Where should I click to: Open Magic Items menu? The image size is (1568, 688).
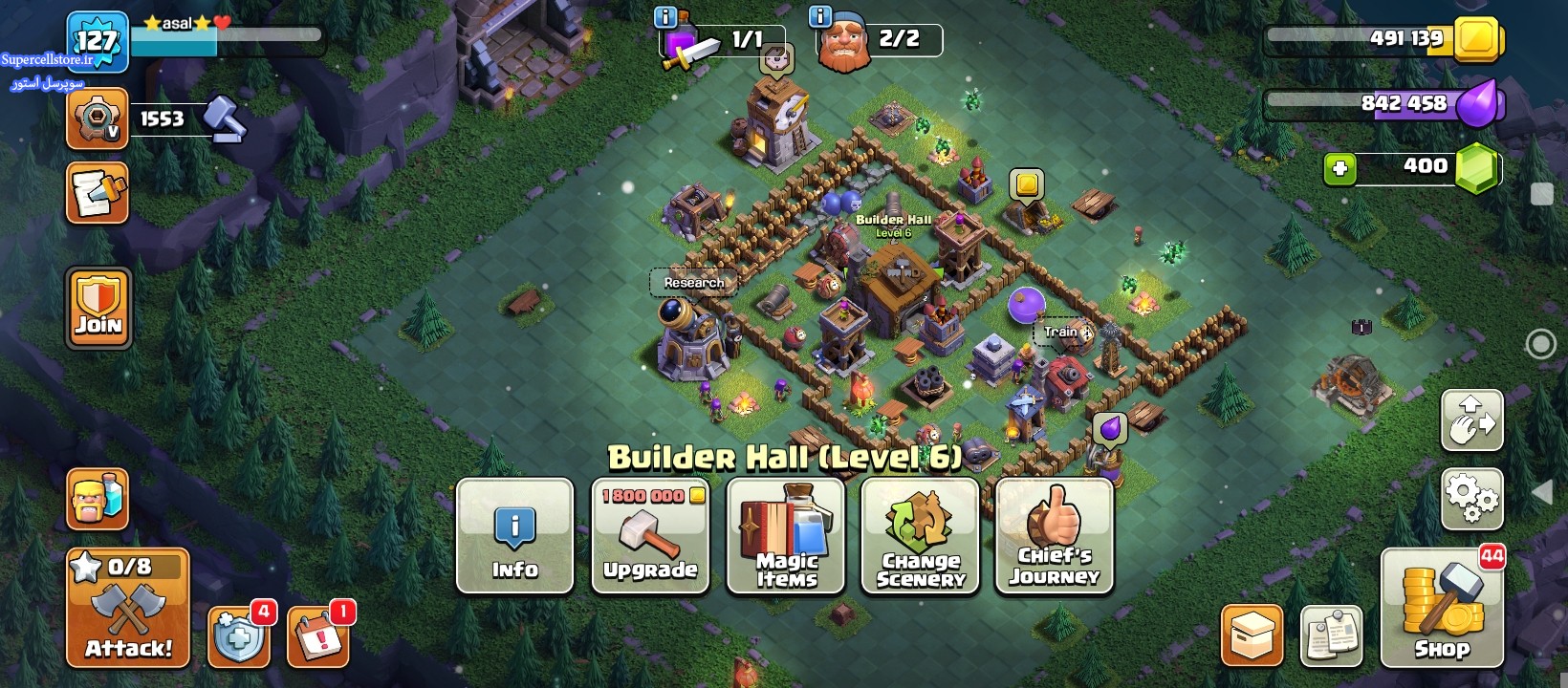pos(786,536)
